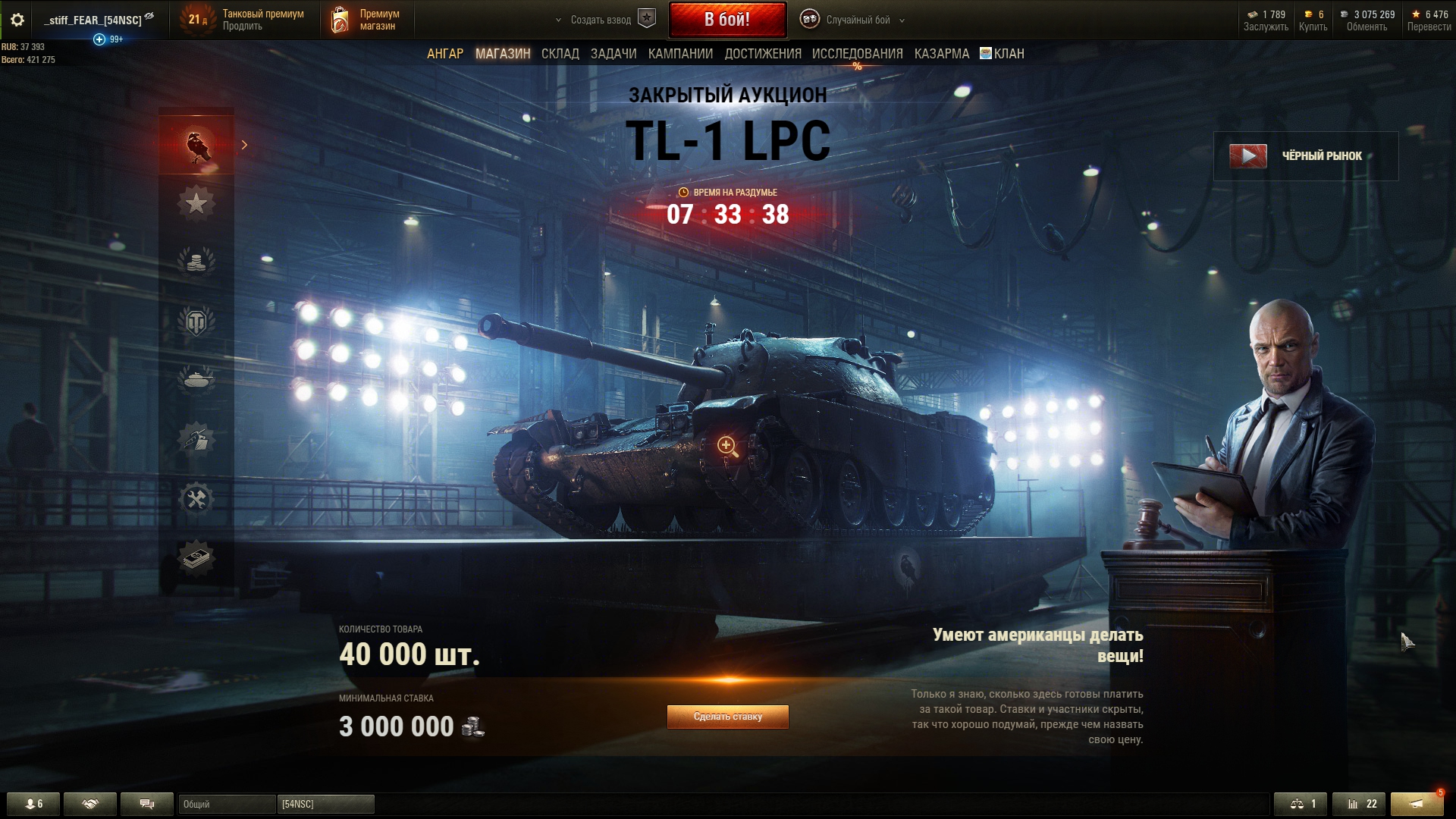
Task: Play the Чёрный рынок video
Action: pos(1248,156)
